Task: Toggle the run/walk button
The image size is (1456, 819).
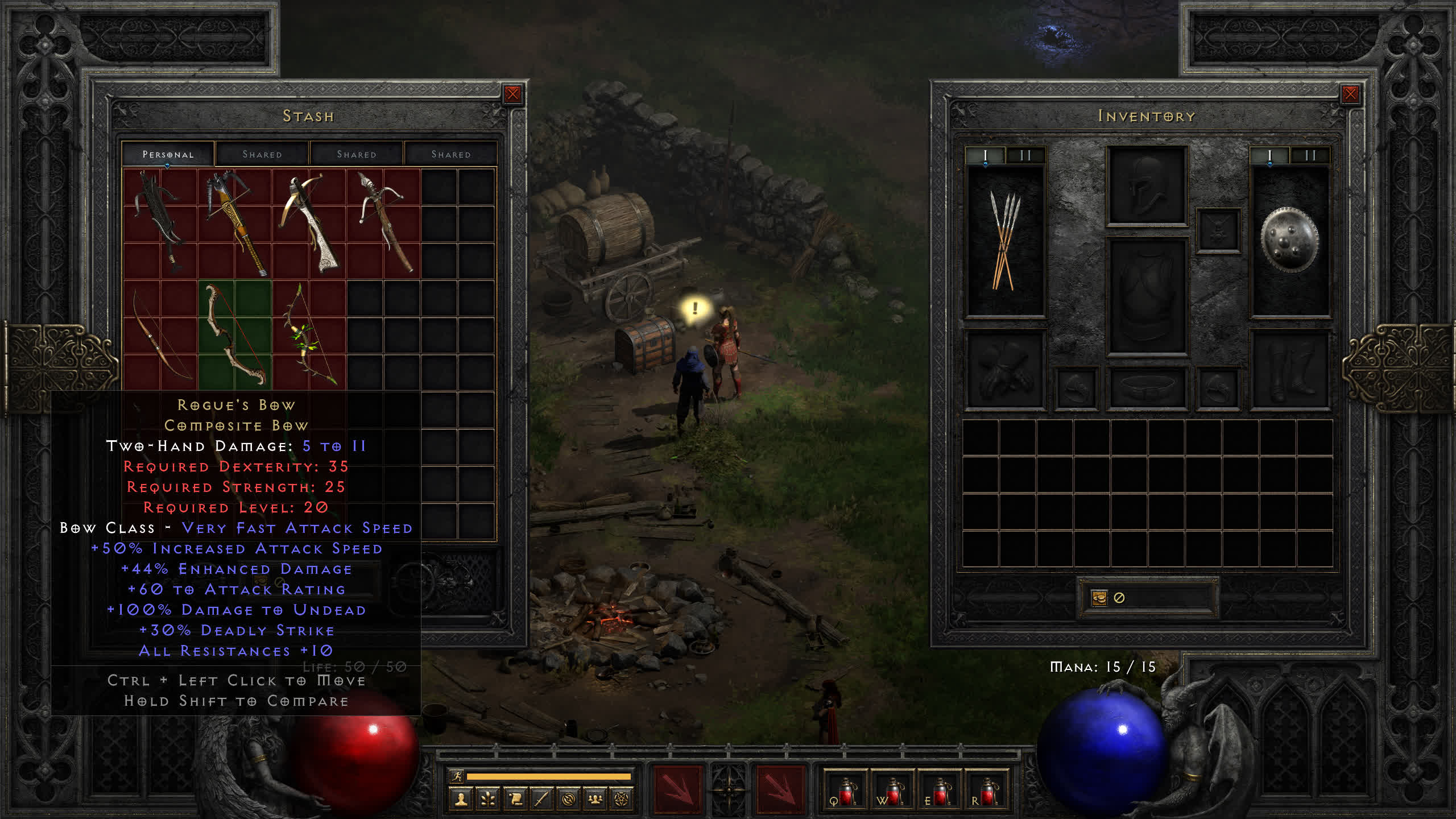Action: point(457,776)
